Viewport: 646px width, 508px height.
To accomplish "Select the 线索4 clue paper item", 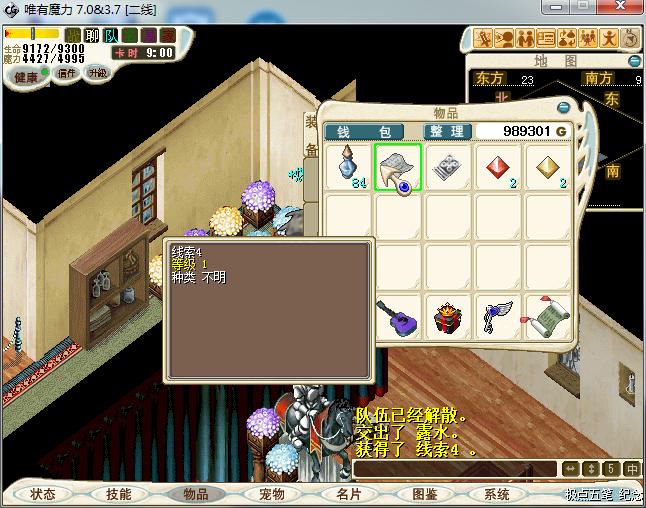I will click(398, 167).
